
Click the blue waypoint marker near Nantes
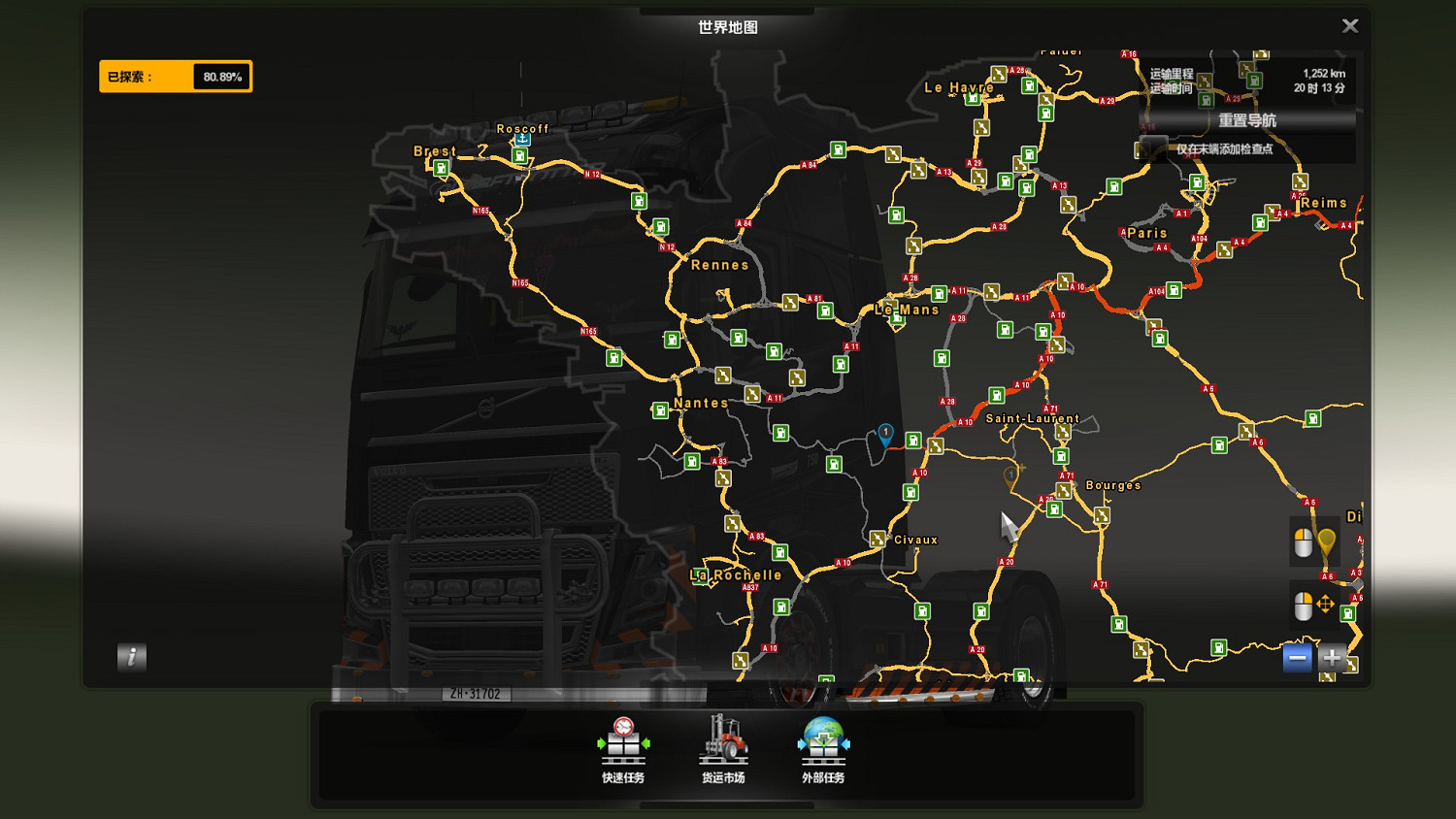884,436
